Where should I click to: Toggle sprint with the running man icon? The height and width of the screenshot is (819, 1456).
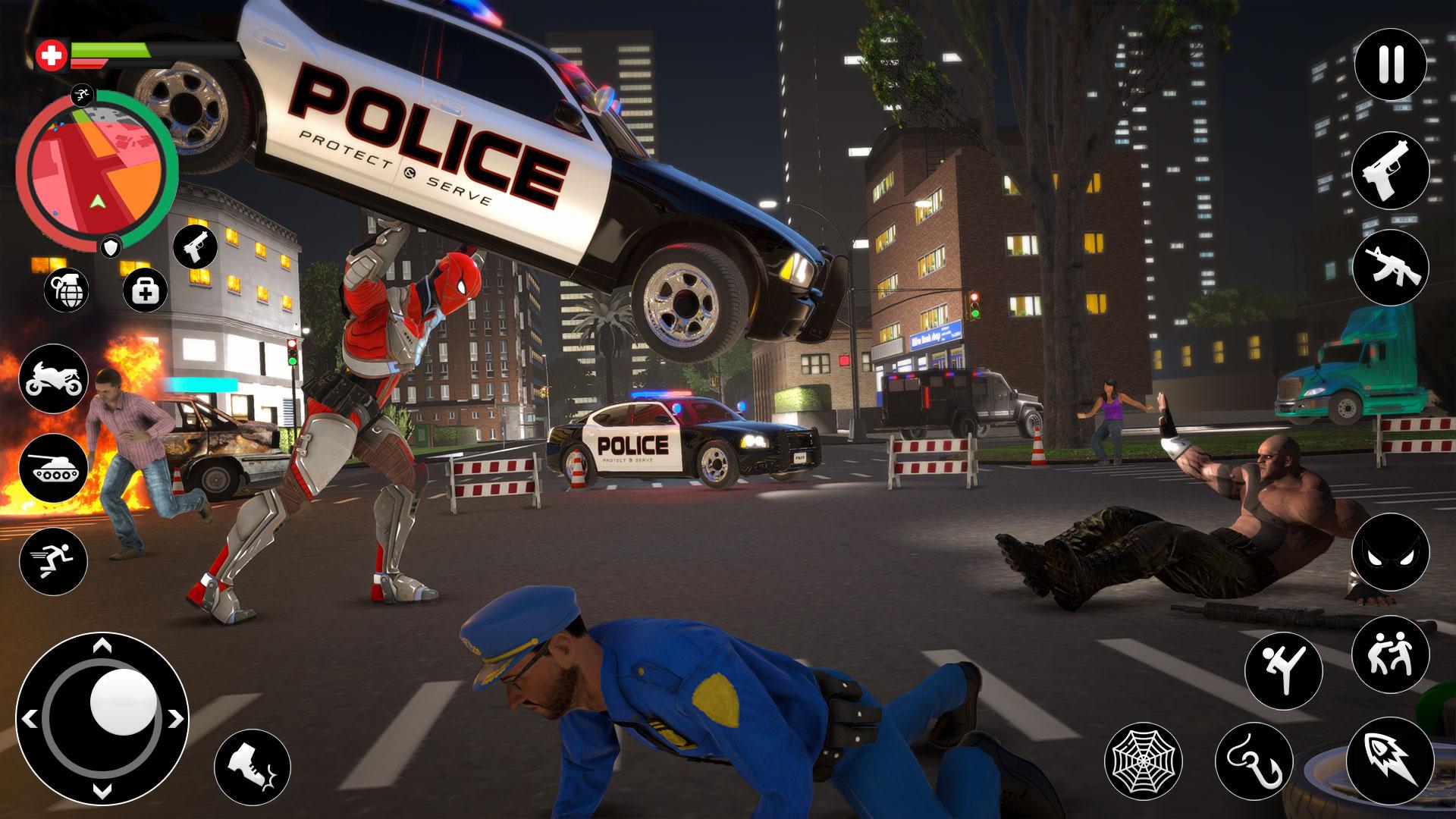pos(54,562)
